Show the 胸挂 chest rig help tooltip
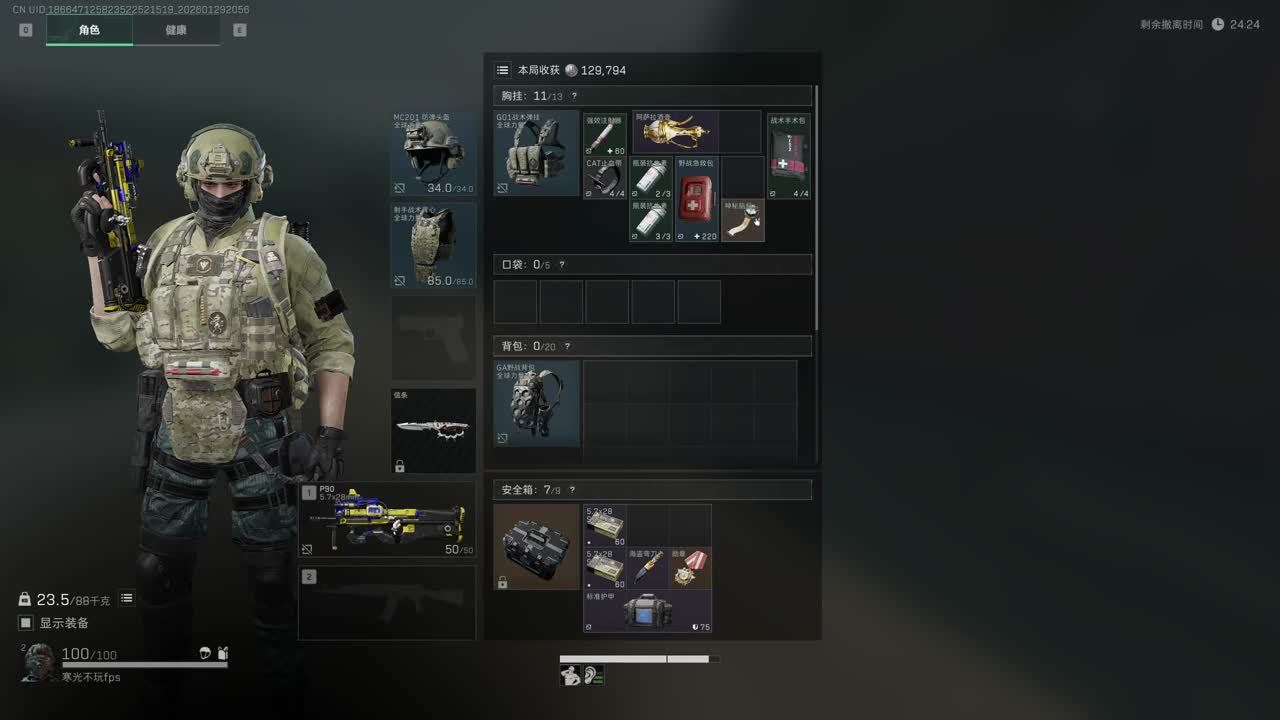 coord(574,96)
